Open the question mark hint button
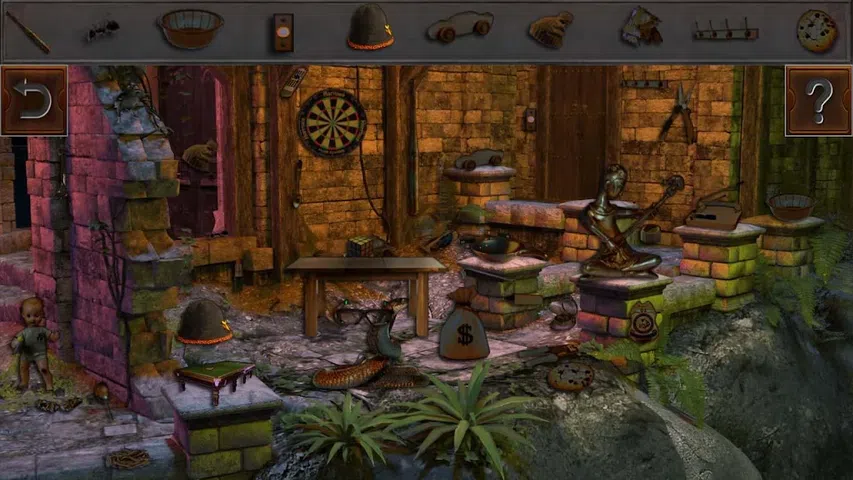 tap(818, 100)
